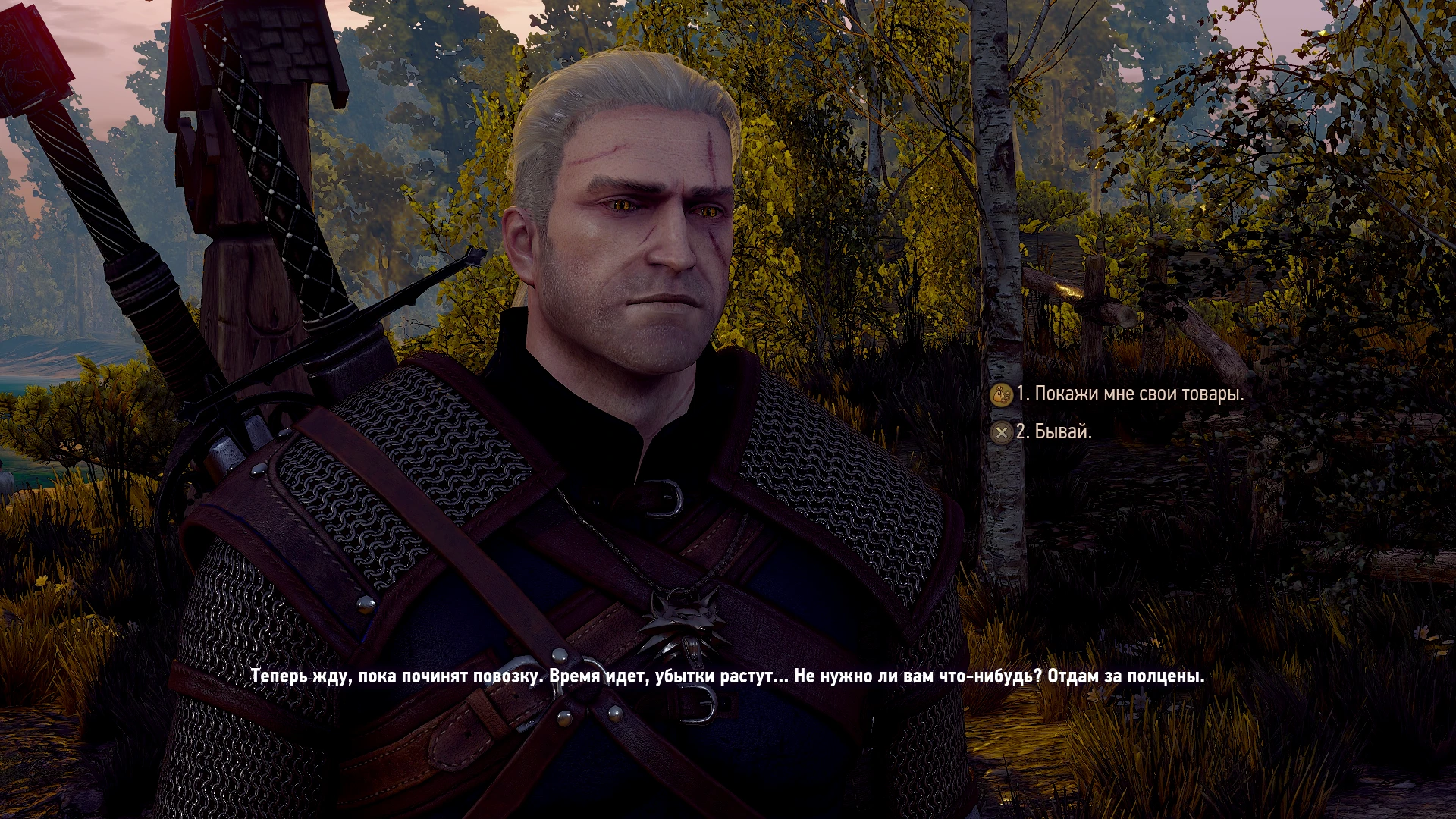Click the number 1 before the first dialogue option
1456x819 pixels.
click(1024, 394)
